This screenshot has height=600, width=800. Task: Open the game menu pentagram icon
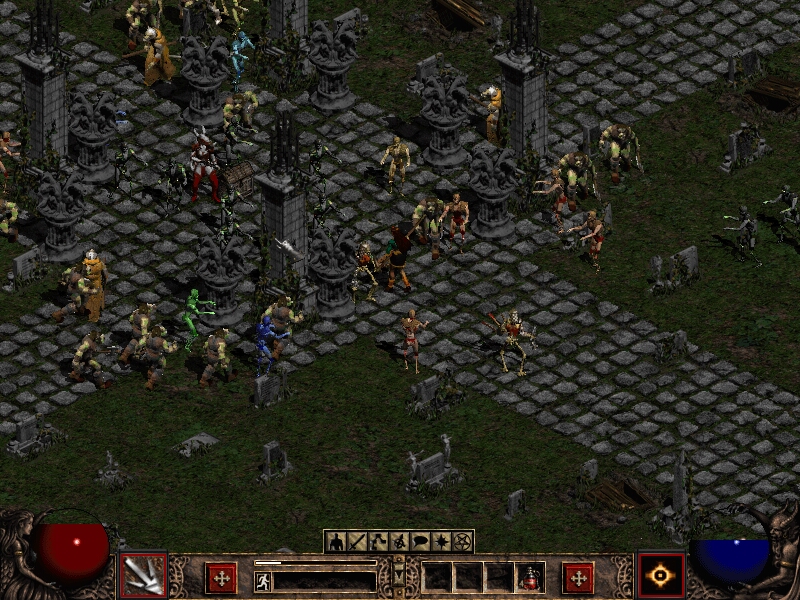point(462,542)
